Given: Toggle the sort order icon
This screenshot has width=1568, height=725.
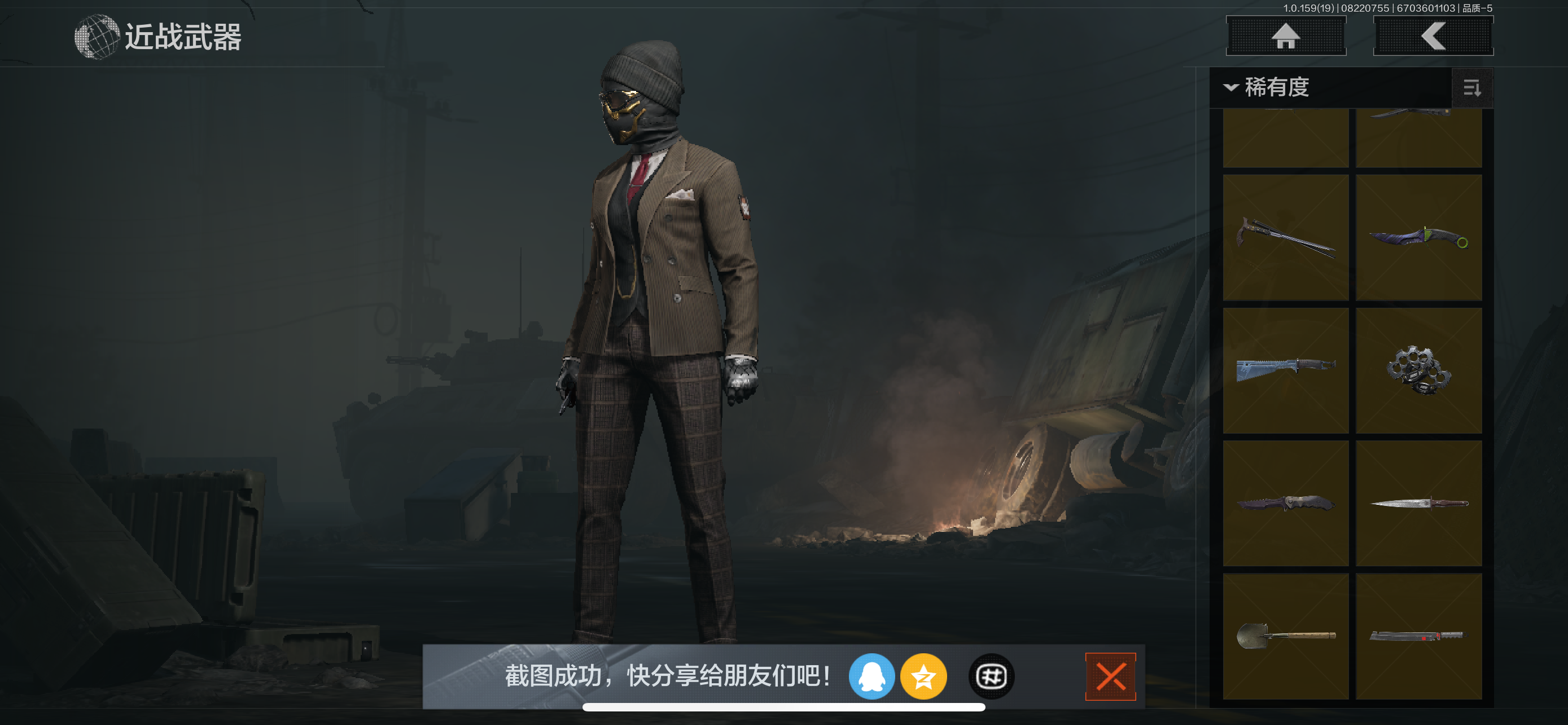Looking at the screenshot, I should click(x=1471, y=88).
